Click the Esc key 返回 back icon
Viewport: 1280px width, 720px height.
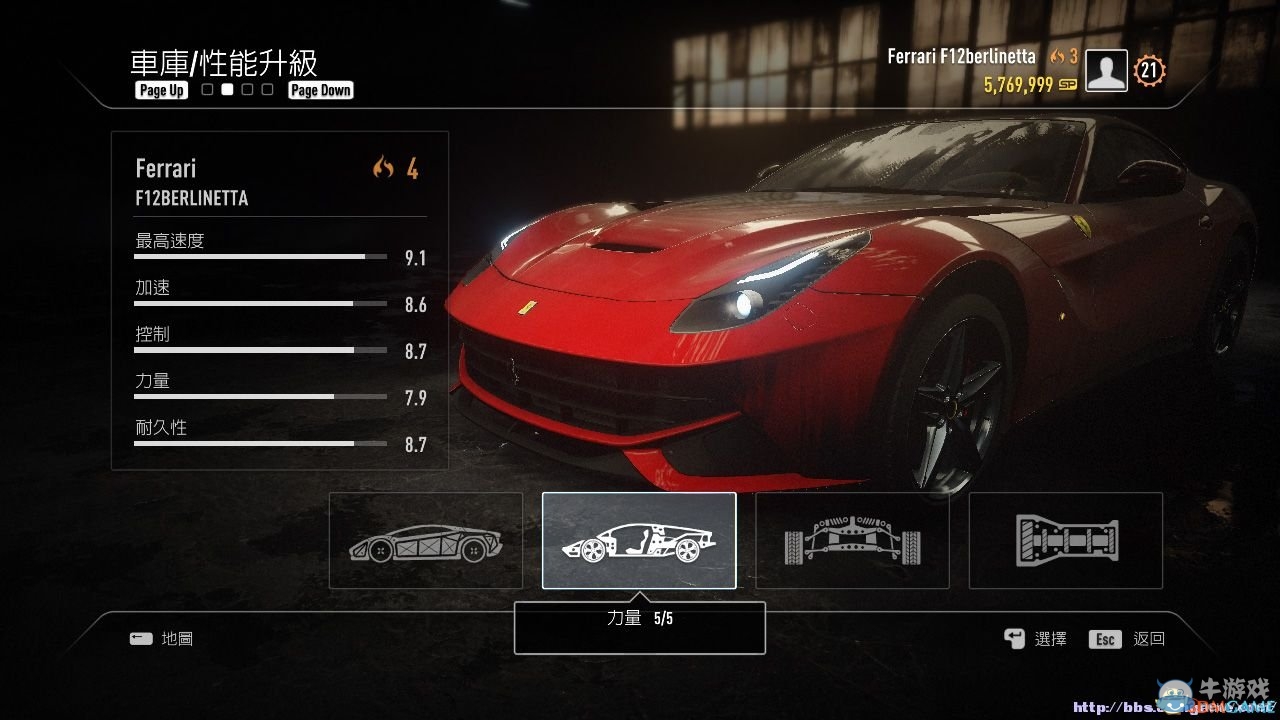[x=1104, y=638]
